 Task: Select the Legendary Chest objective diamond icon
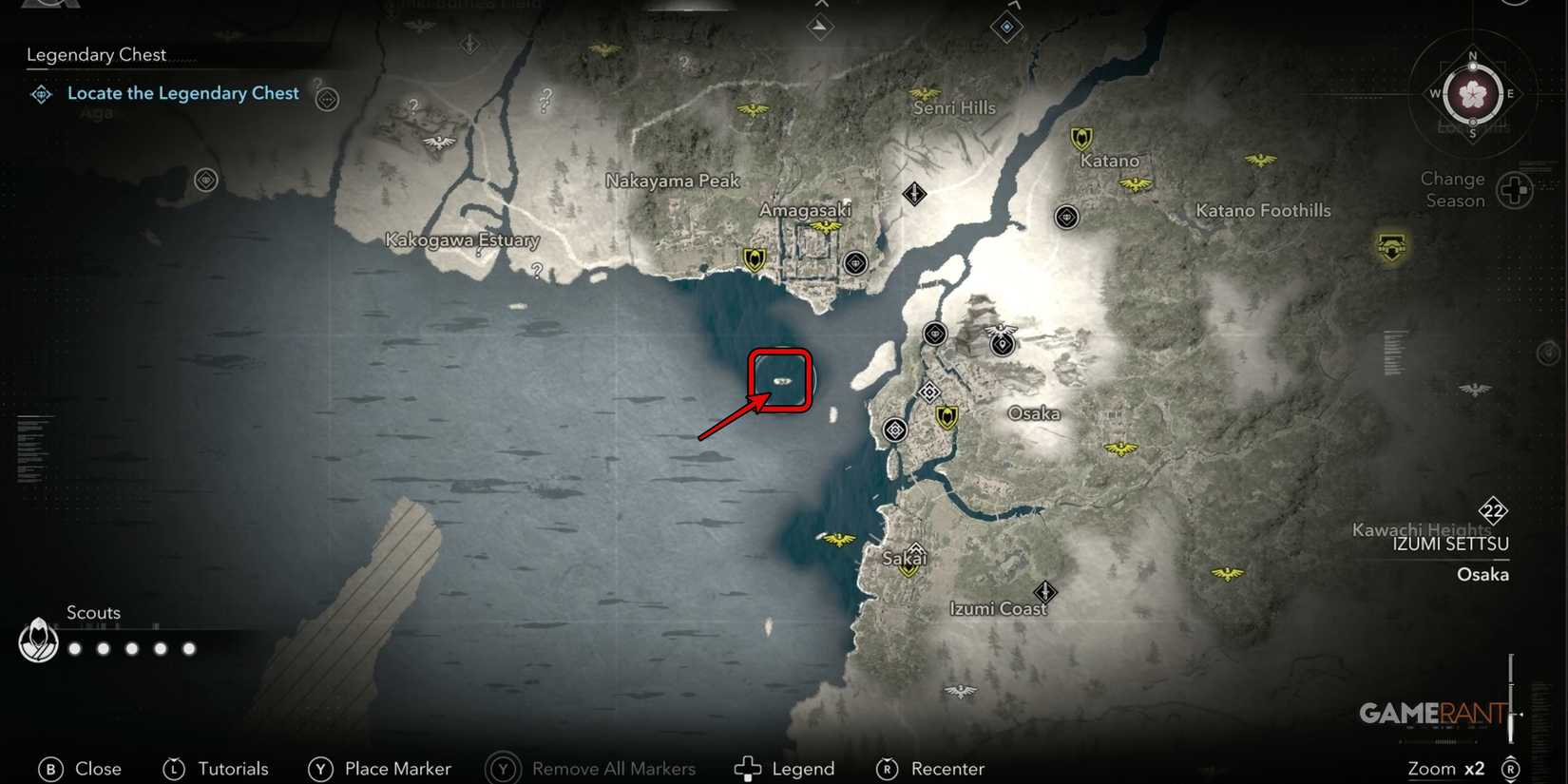[x=40, y=94]
